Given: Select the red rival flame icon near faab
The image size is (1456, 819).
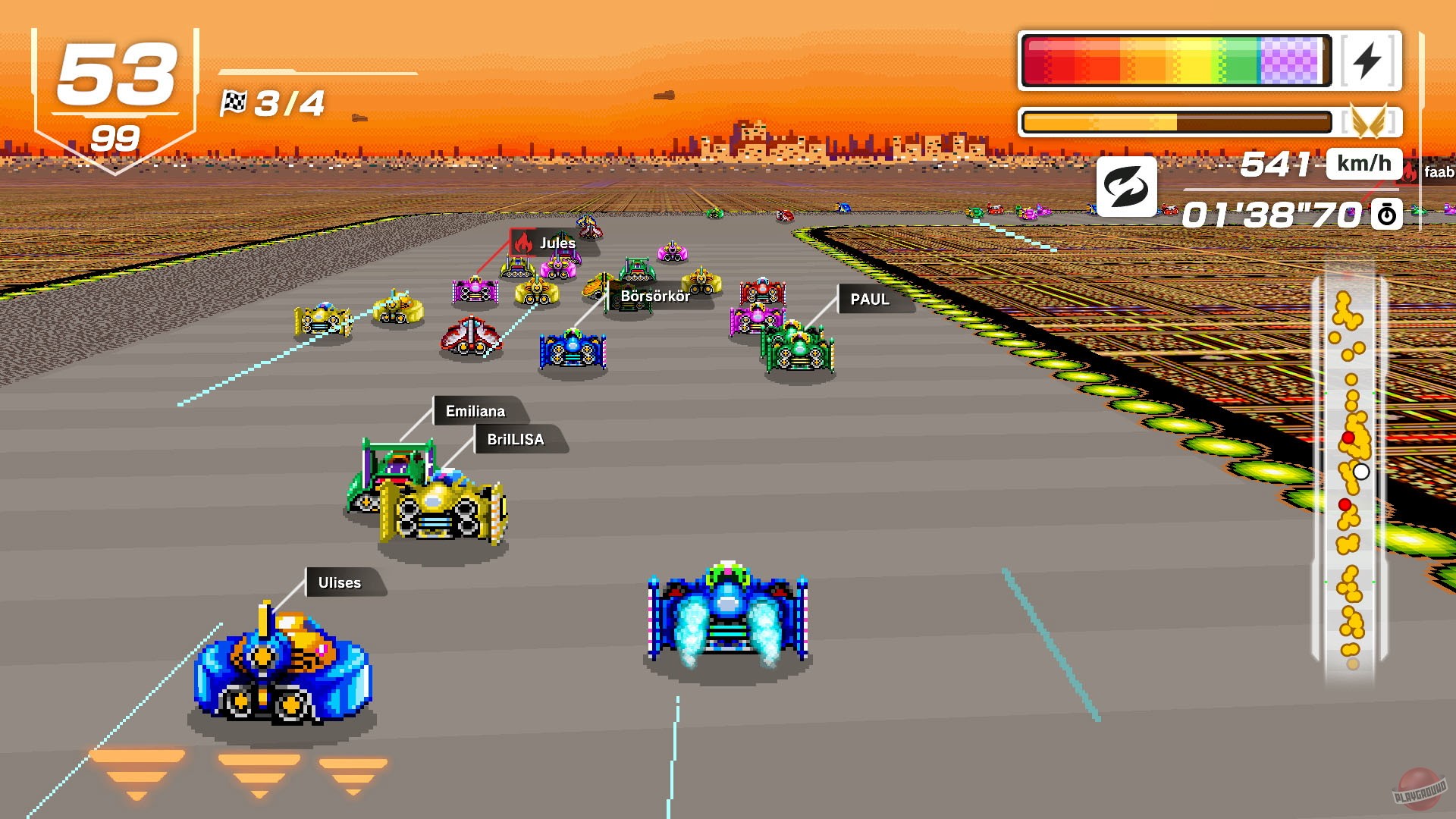Looking at the screenshot, I should [1410, 172].
